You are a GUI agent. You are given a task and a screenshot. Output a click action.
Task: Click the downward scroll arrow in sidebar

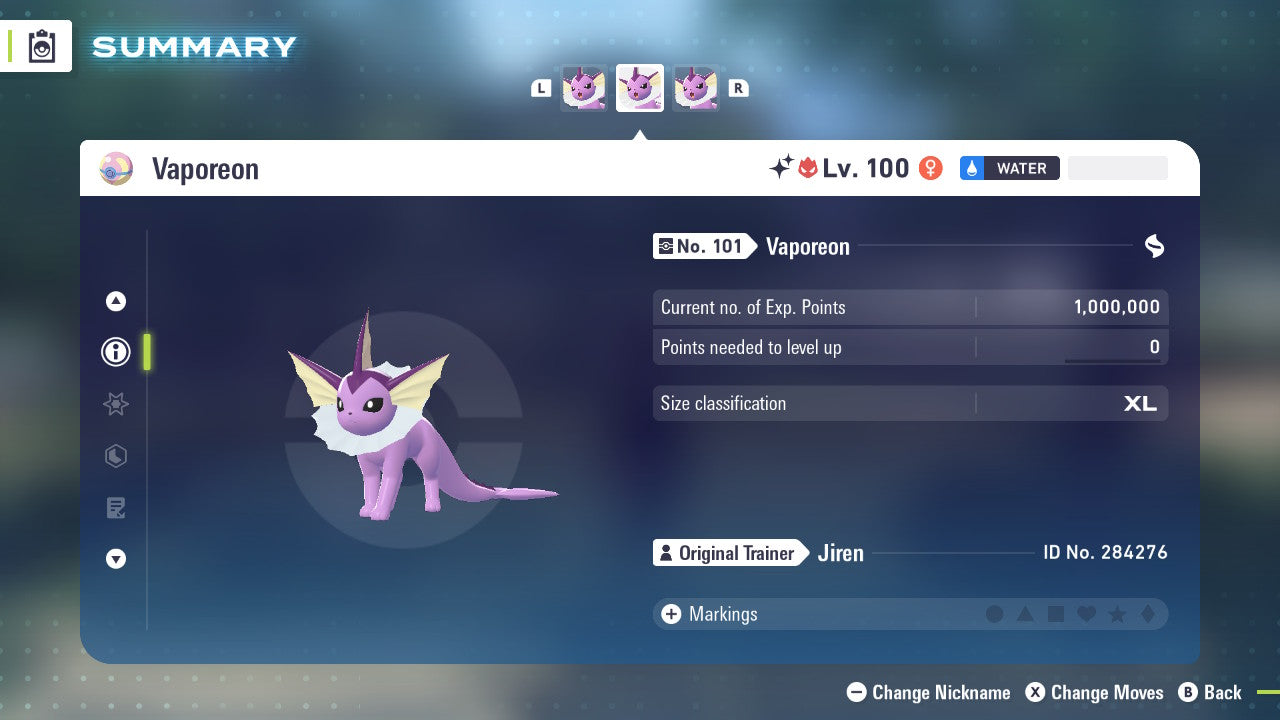coord(115,559)
